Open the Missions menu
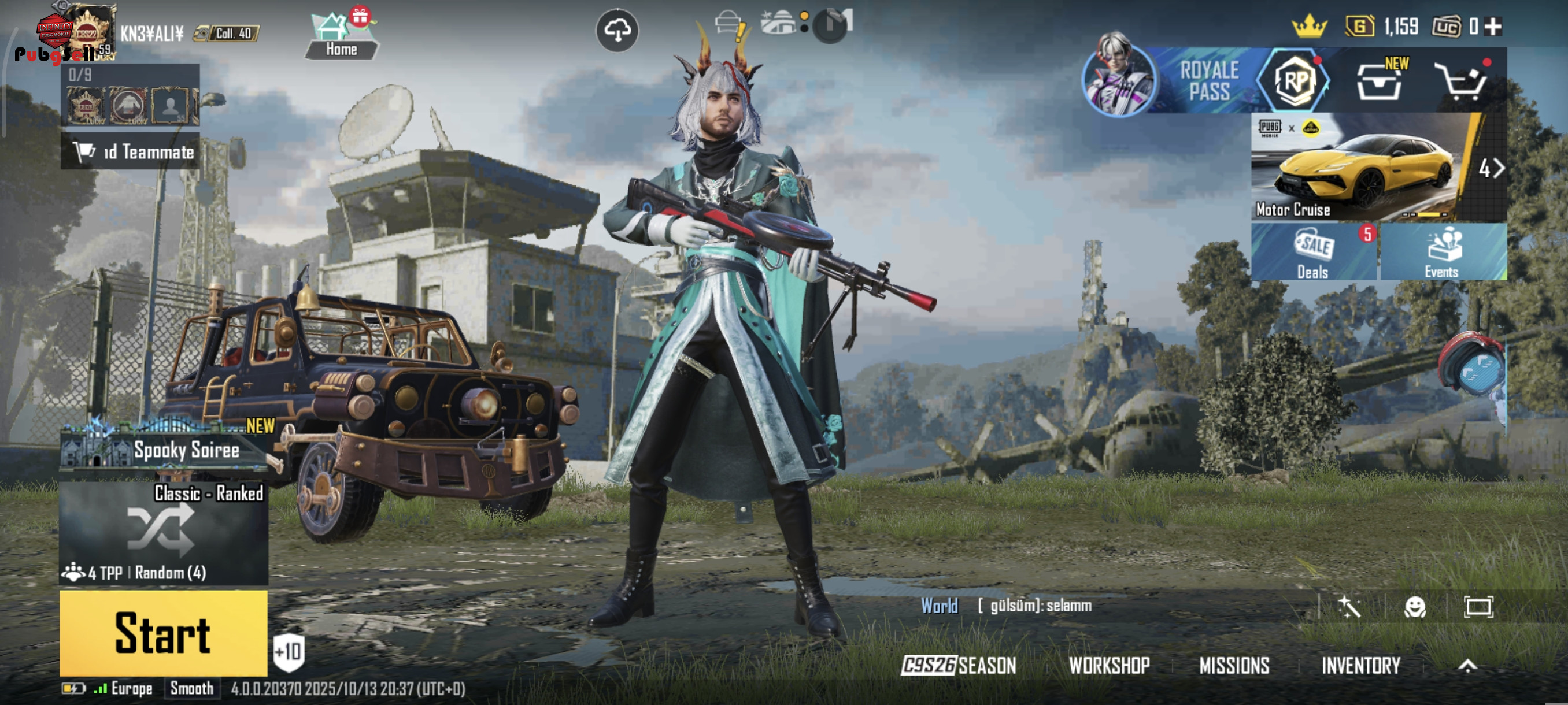Screen dimensions: 1568x705 (1234, 666)
